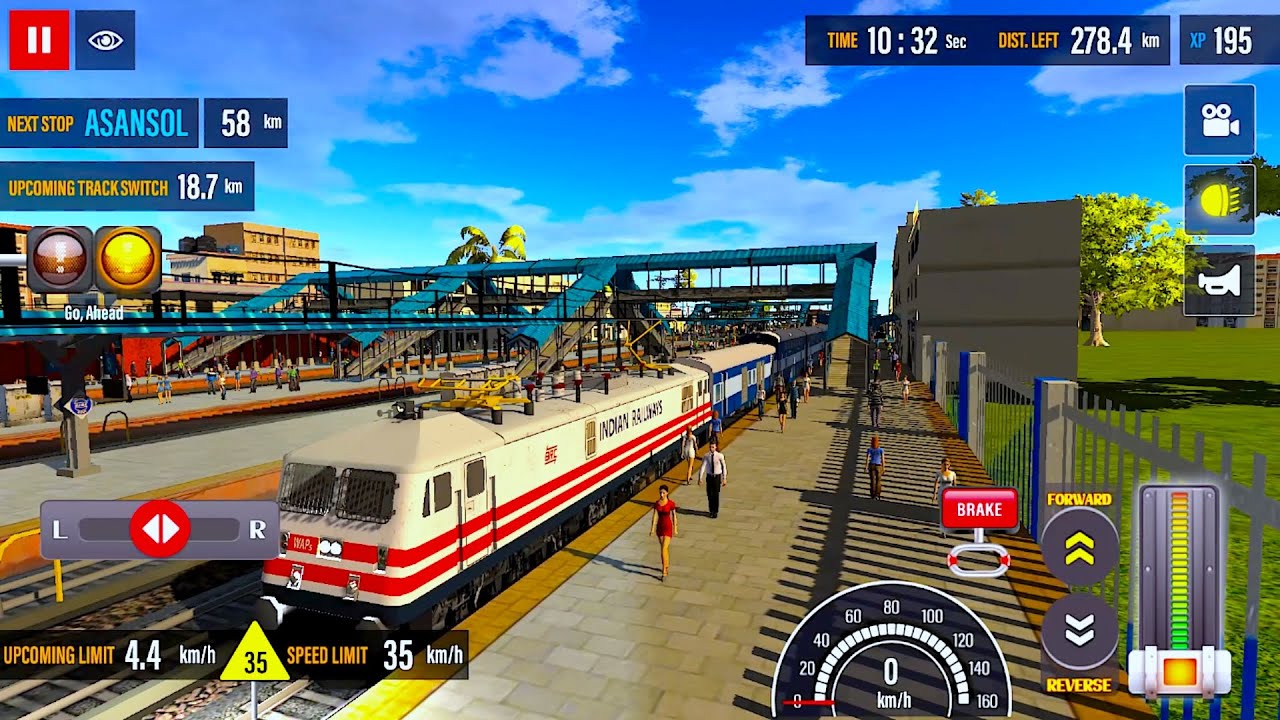This screenshot has width=1280, height=720.
Task: Toggle the train headlight
Action: coord(1219,200)
